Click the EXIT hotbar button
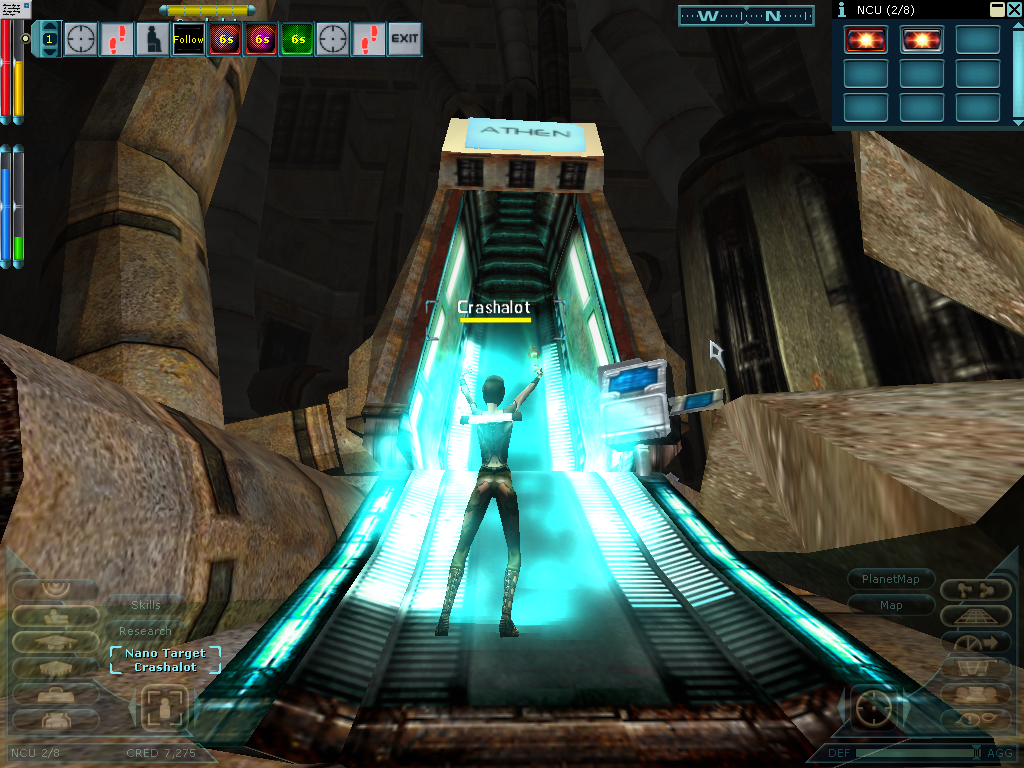 tap(404, 40)
